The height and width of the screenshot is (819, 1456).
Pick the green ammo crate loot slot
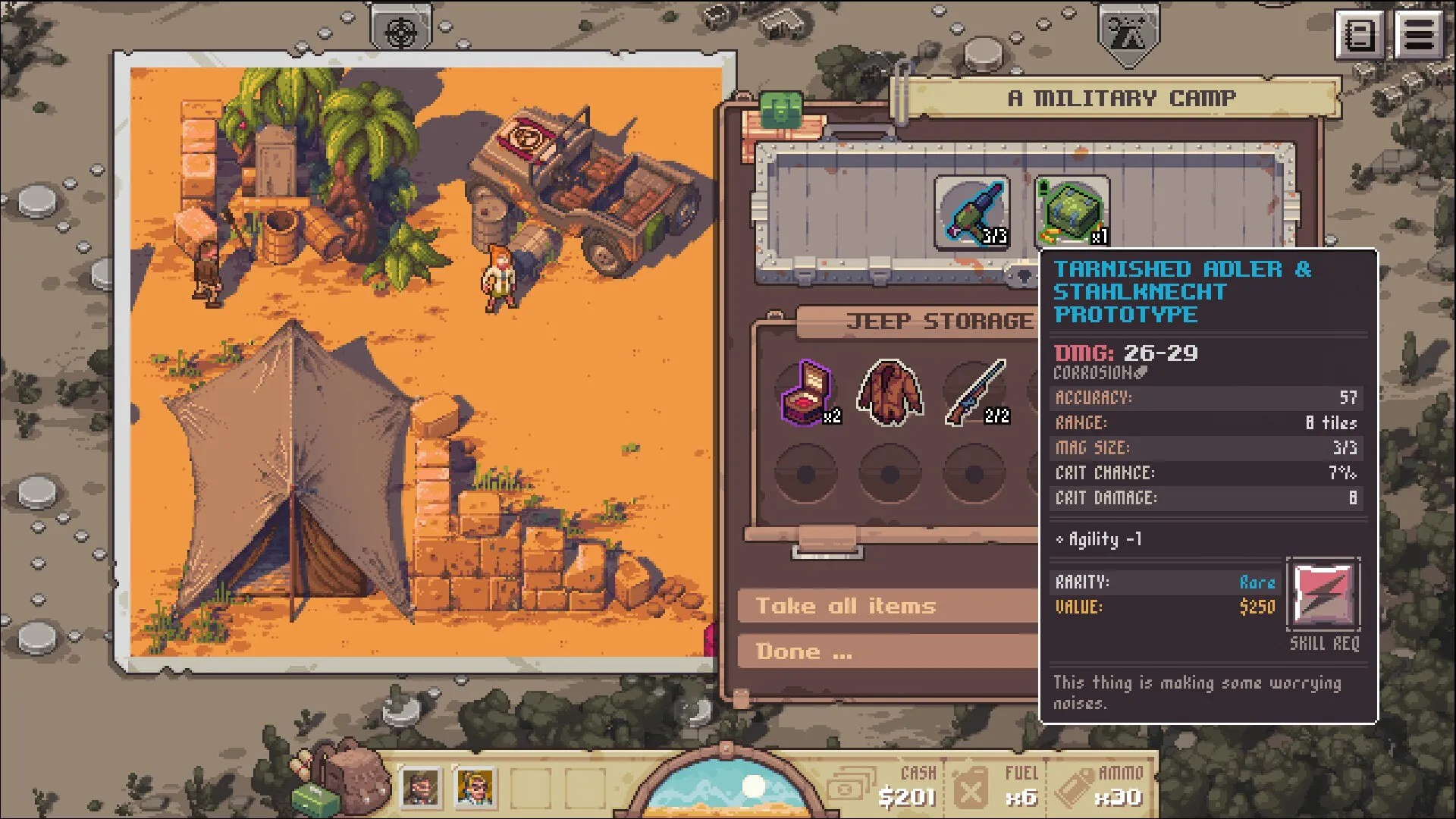click(1071, 213)
